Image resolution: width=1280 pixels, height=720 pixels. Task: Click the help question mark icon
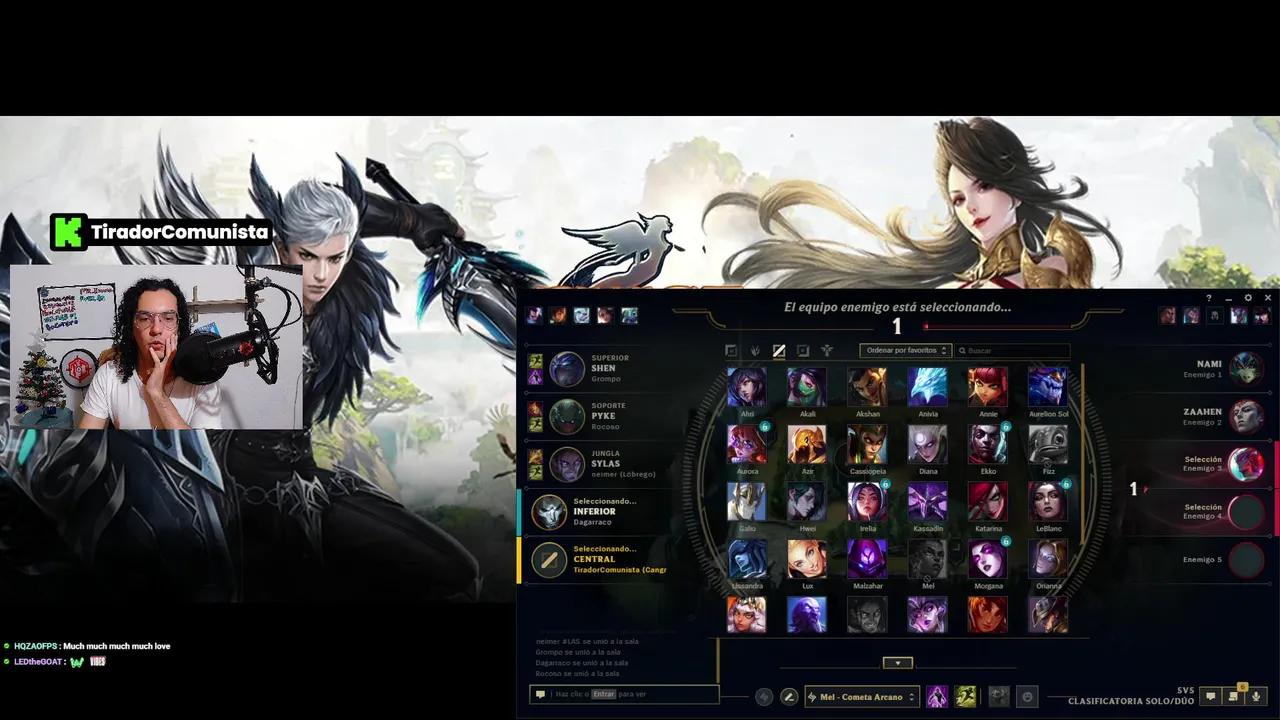point(1209,298)
